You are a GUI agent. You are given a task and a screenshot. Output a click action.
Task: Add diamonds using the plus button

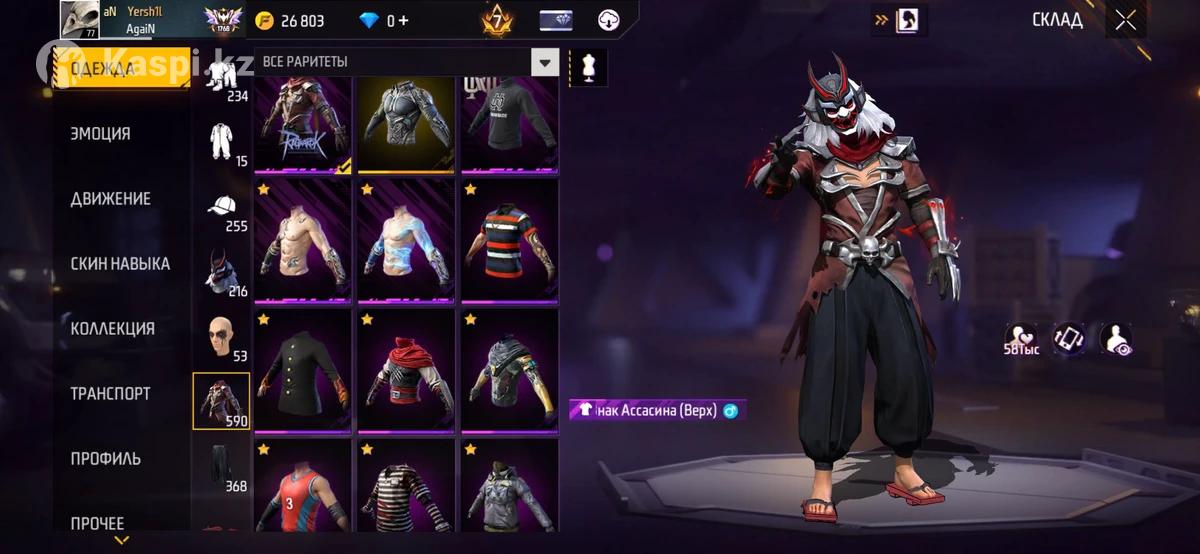[x=402, y=21]
